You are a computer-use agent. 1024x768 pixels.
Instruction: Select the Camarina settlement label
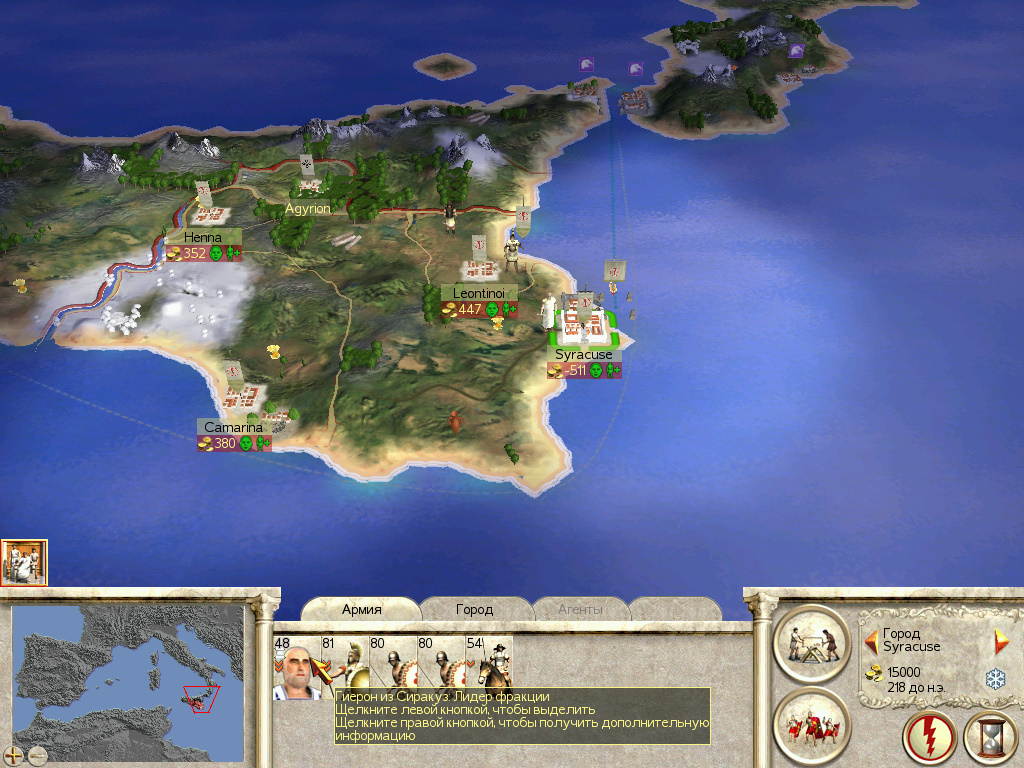234,427
